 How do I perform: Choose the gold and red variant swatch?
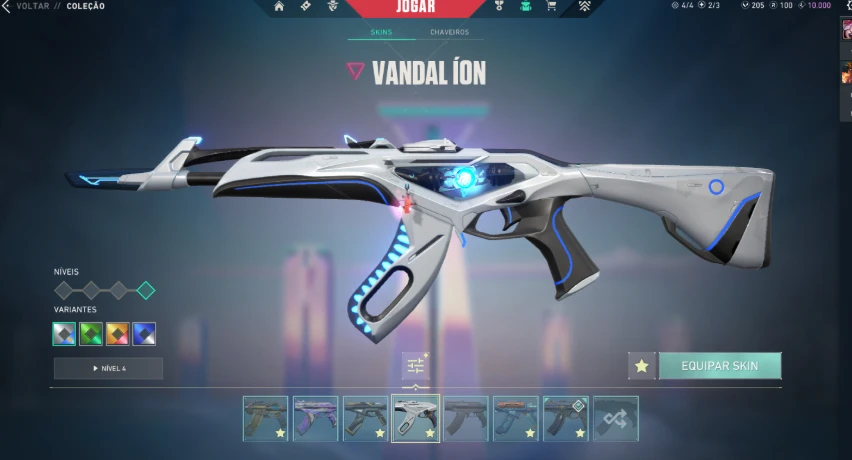click(118, 334)
